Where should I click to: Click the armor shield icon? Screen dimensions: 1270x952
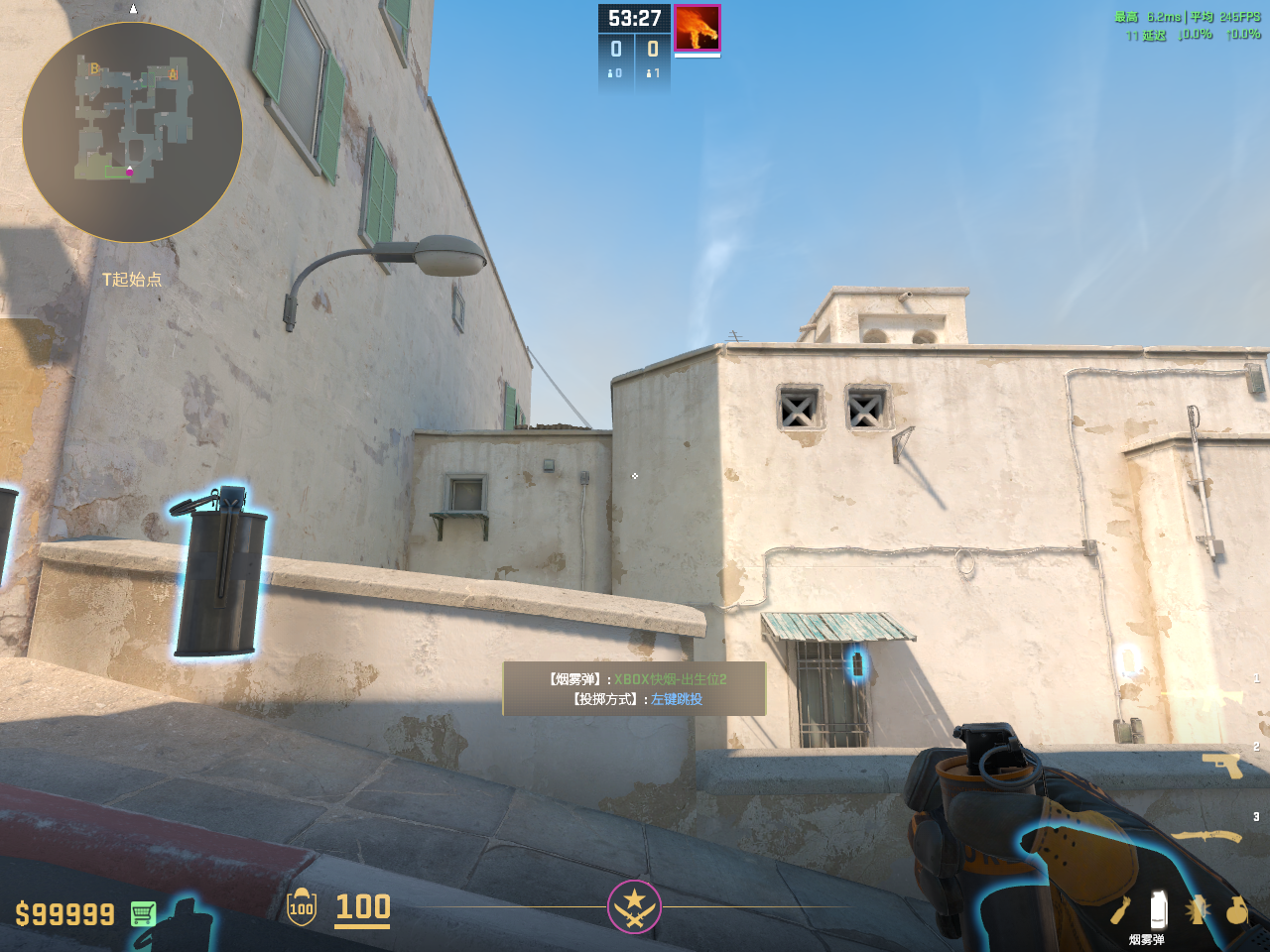coord(302,907)
